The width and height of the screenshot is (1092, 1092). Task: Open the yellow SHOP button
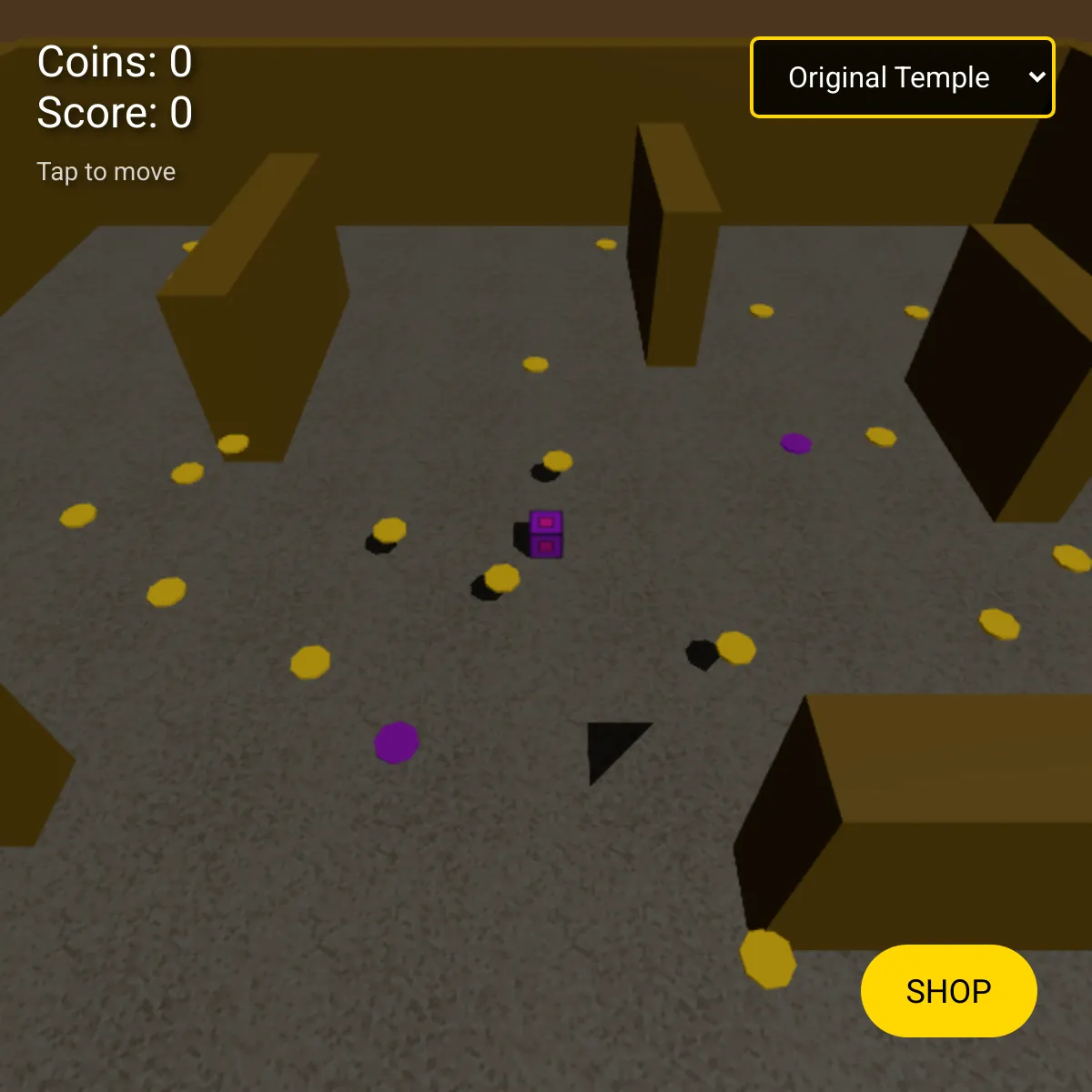tap(948, 990)
